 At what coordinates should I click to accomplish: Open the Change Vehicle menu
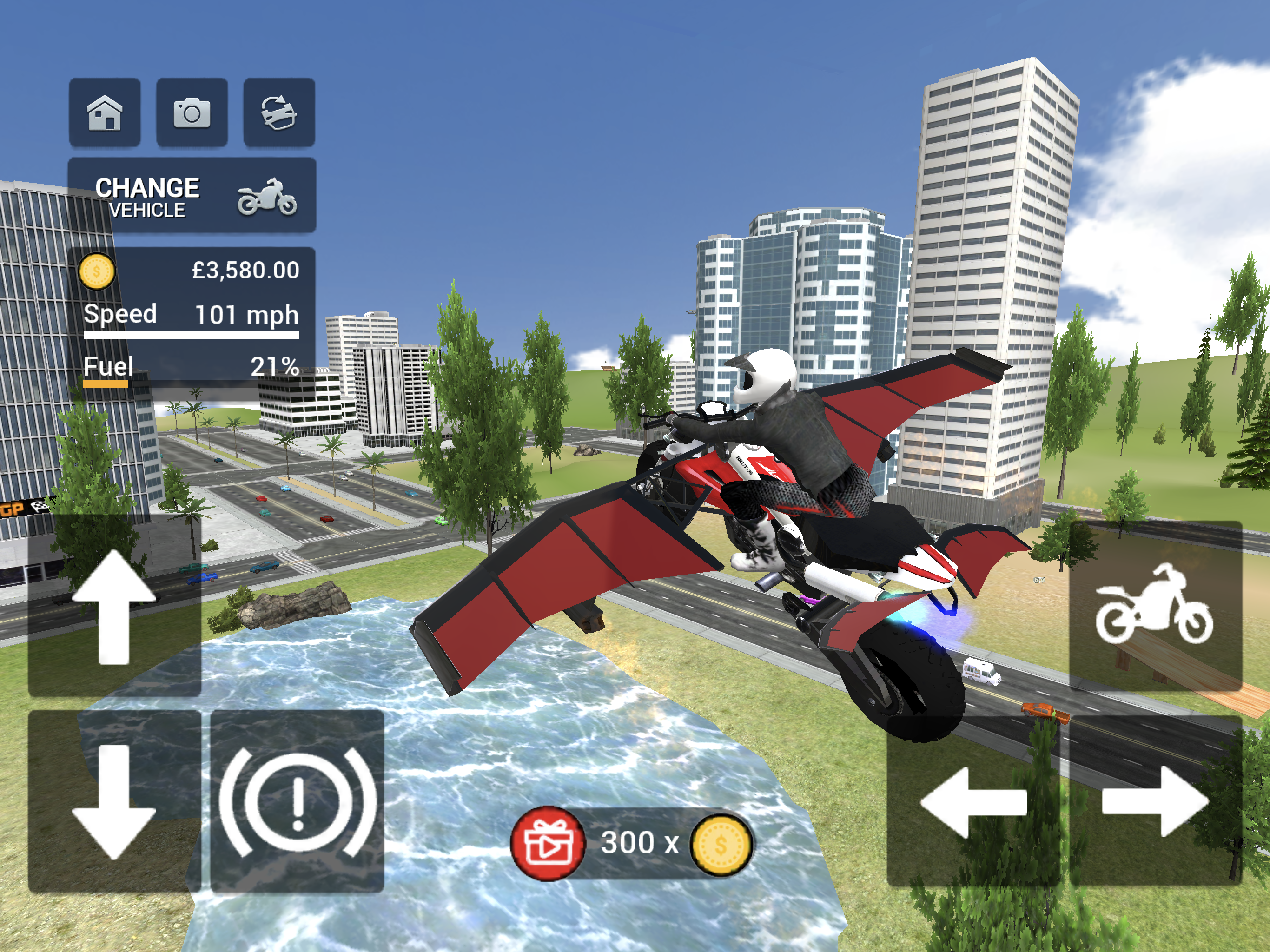pyautogui.click(x=192, y=196)
